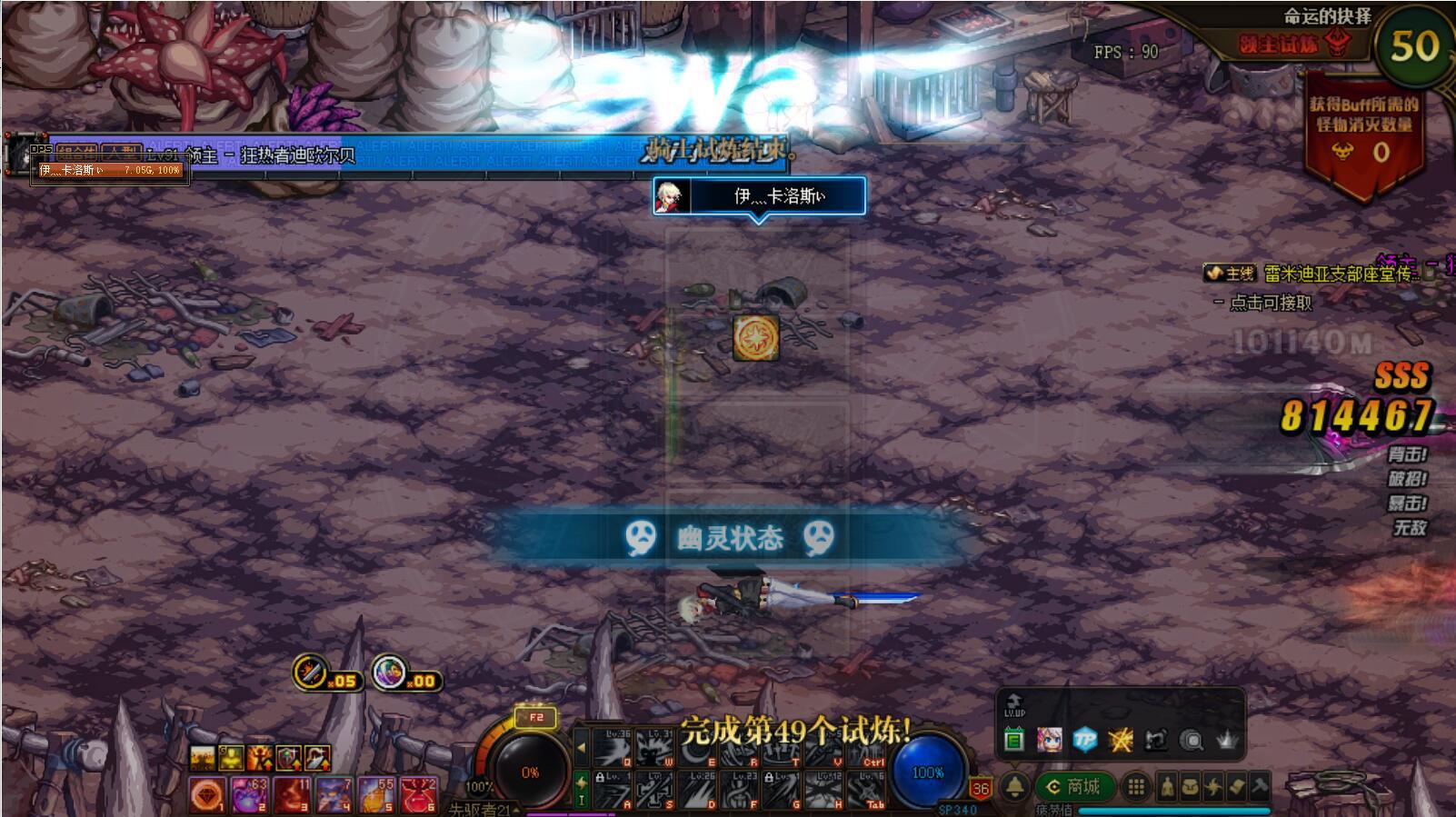Toggle the green I button on skill bar edge
Screen dimensions: 1456x817
click(581, 801)
